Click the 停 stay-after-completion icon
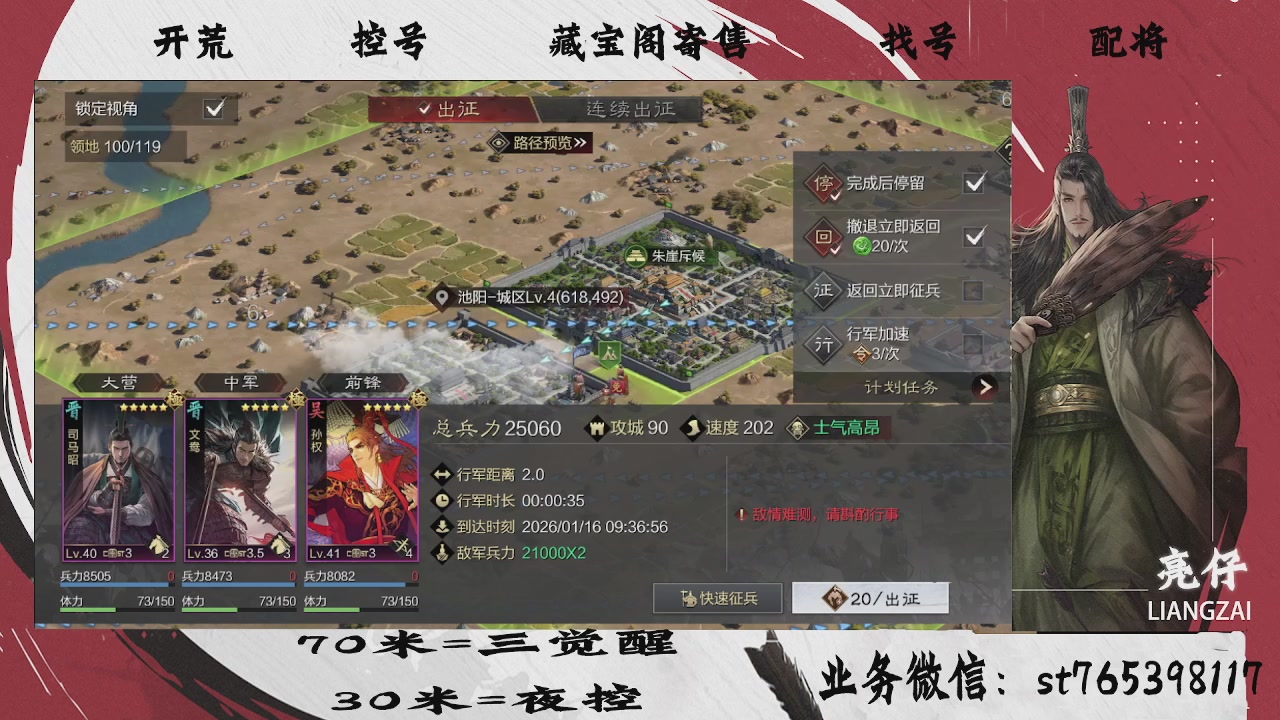Image resolution: width=1280 pixels, height=720 pixels. [825, 185]
